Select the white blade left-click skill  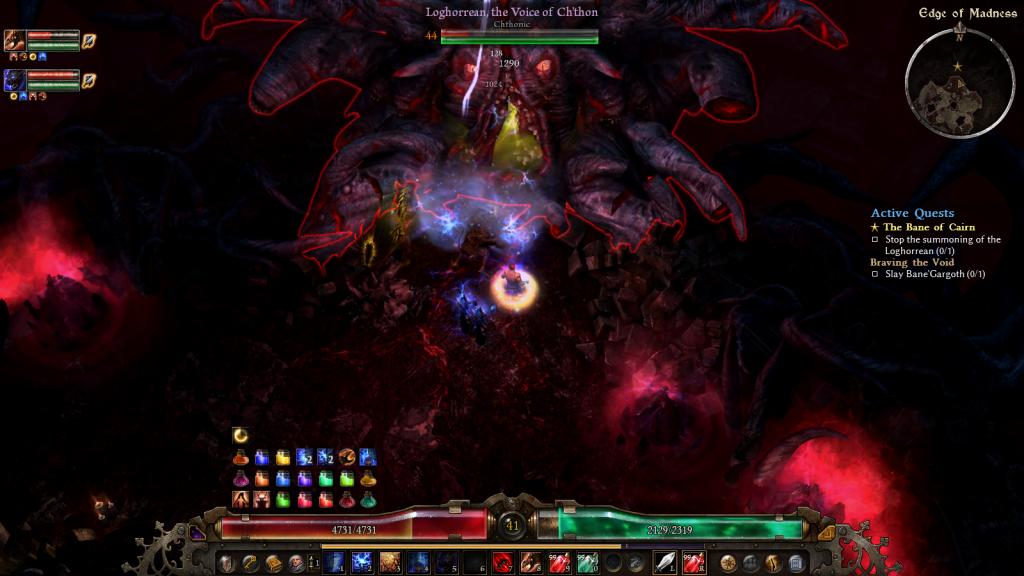click(665, 563)
